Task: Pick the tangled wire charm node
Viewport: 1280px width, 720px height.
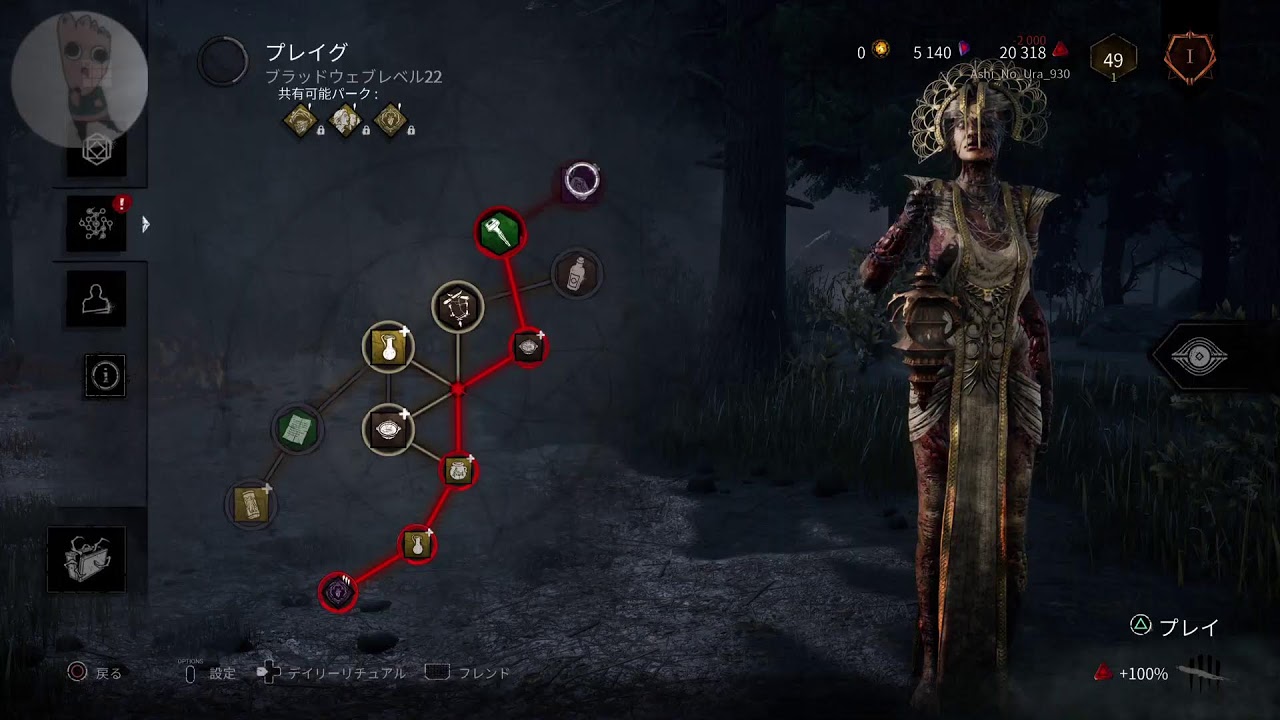Action: (x=458, y=306)
